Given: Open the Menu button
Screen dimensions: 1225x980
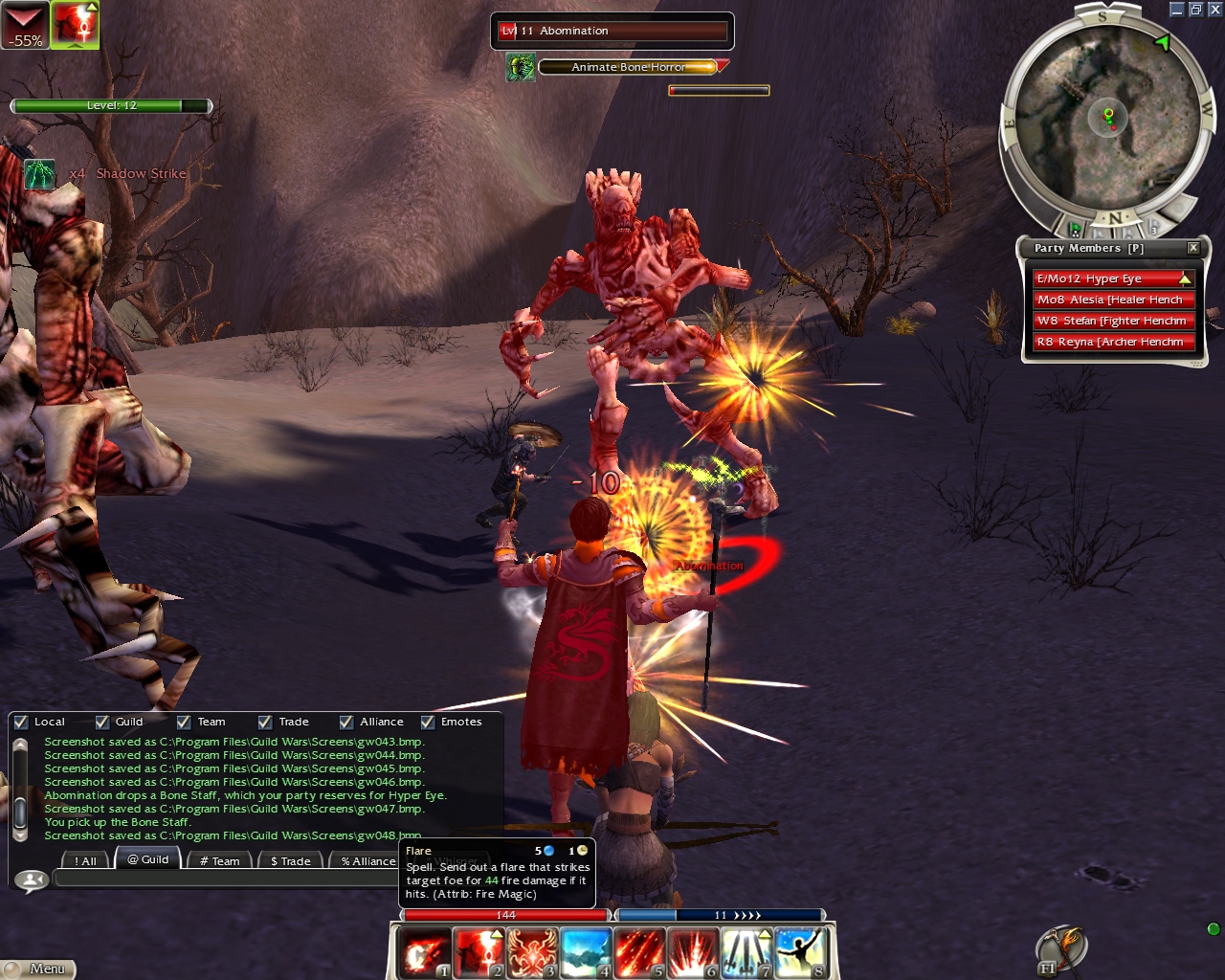Looking at the screenshot, I should (38, 969).
